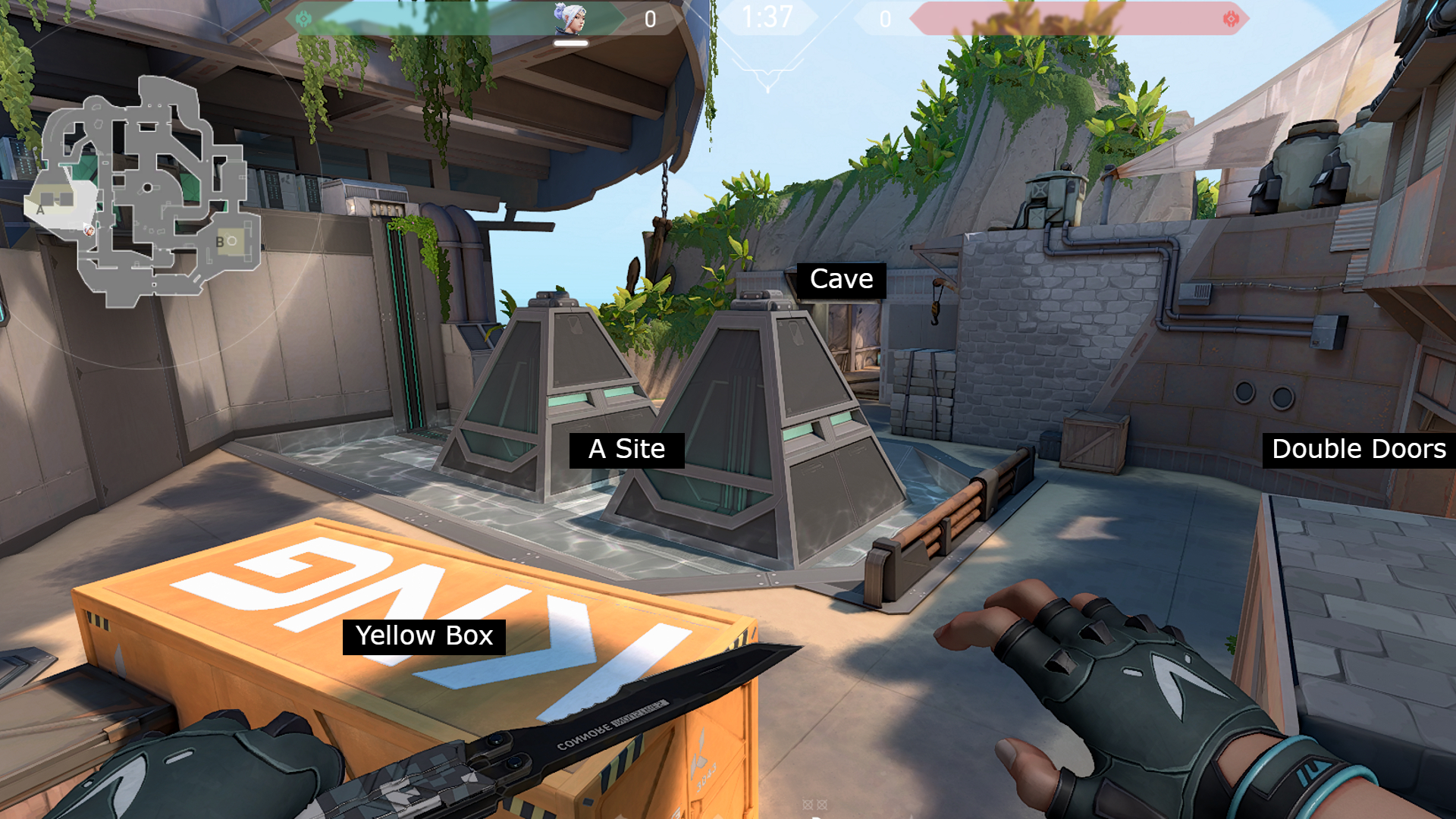Click the B site marker on the minimap
This screenshot has width=1456, height=819.
[219, 241]
